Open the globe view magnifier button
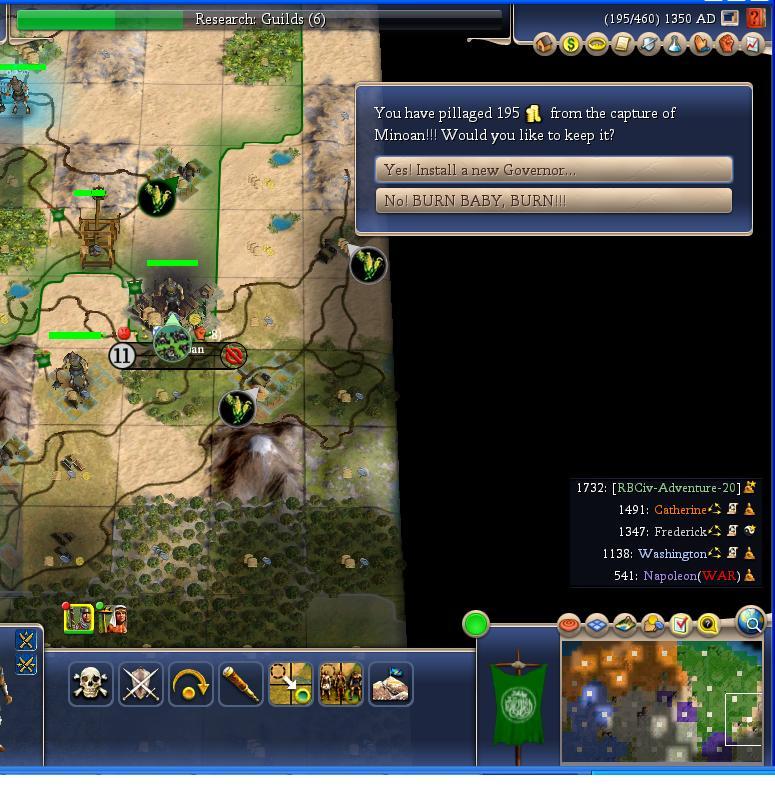The image size is (775, 800). pos(751,622)
